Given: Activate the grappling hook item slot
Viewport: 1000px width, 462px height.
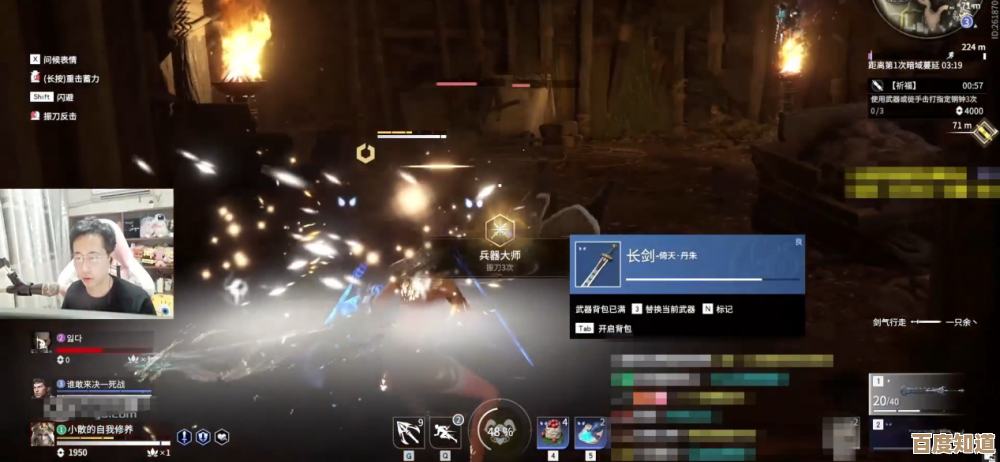Looking at the screenshot, I should click(x=408, y=433).
